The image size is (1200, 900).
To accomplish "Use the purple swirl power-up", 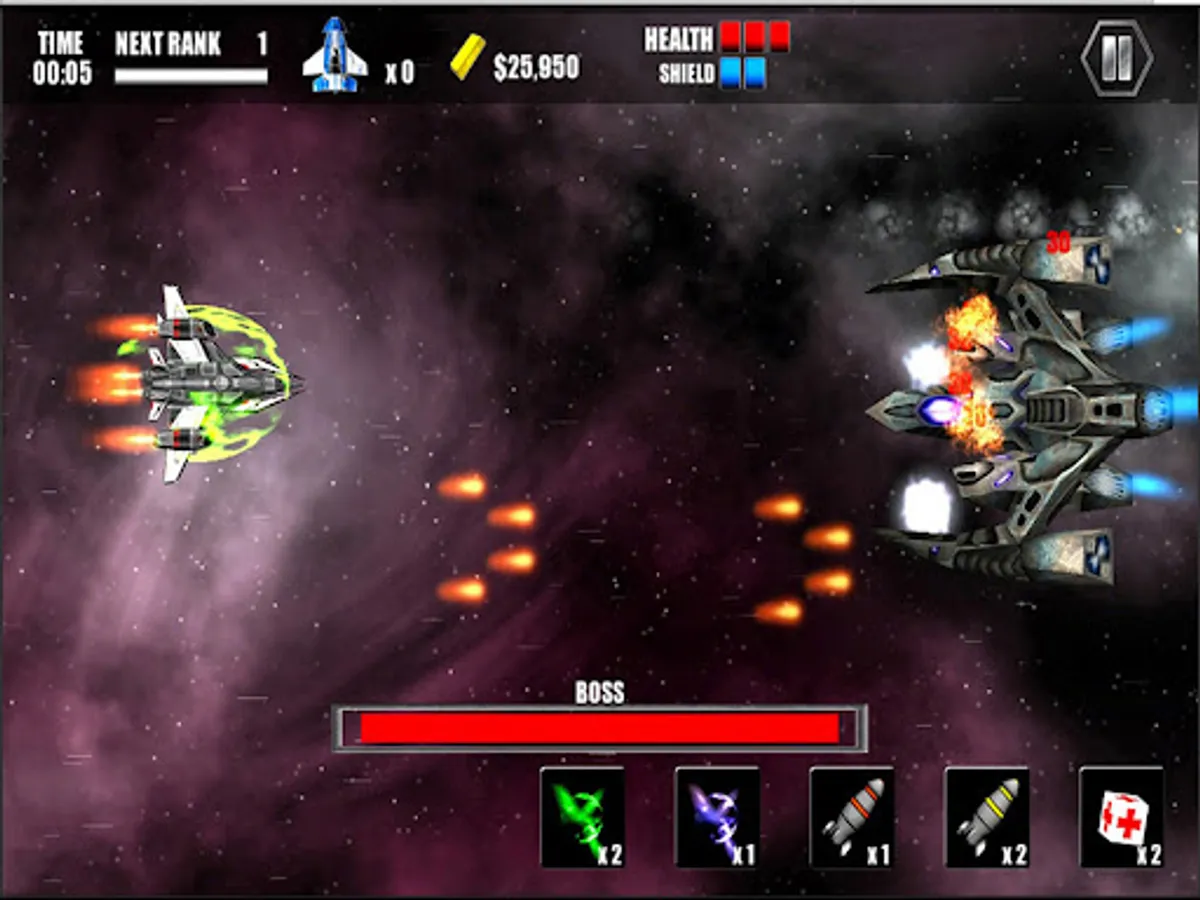I will (717, 817).
